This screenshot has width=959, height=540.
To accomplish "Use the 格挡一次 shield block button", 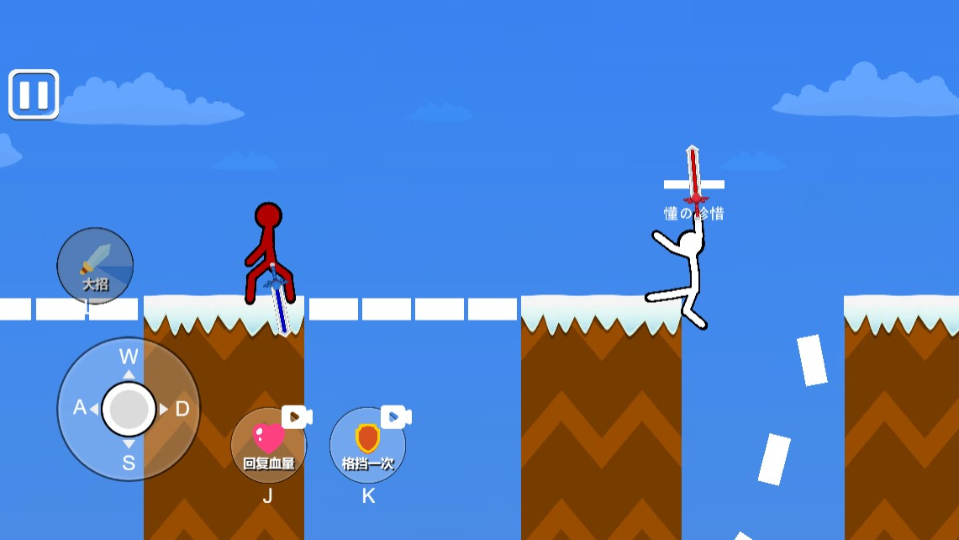I will (x=367, y=445).
